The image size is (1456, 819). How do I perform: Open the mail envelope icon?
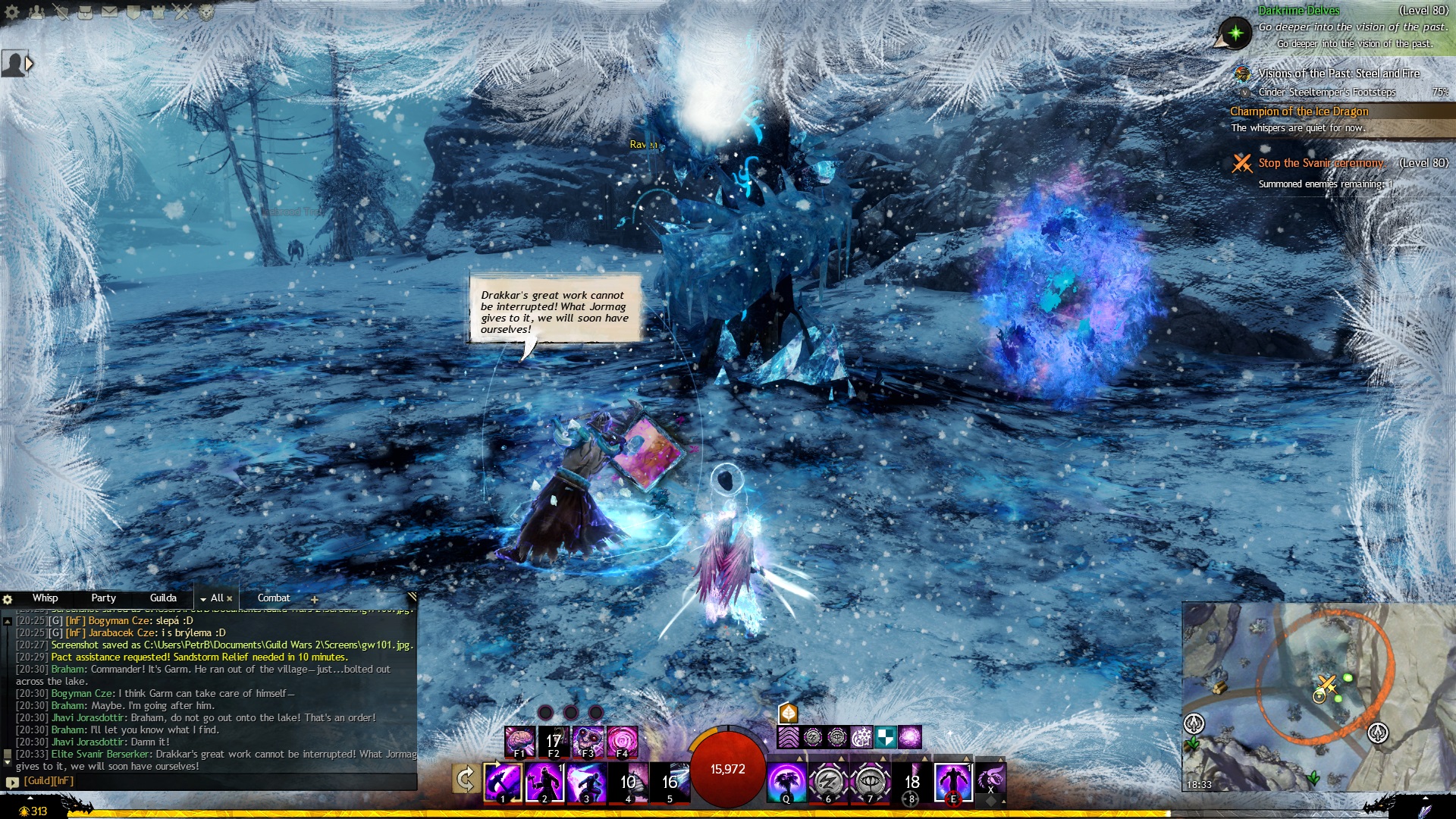[x=109, y=11]
